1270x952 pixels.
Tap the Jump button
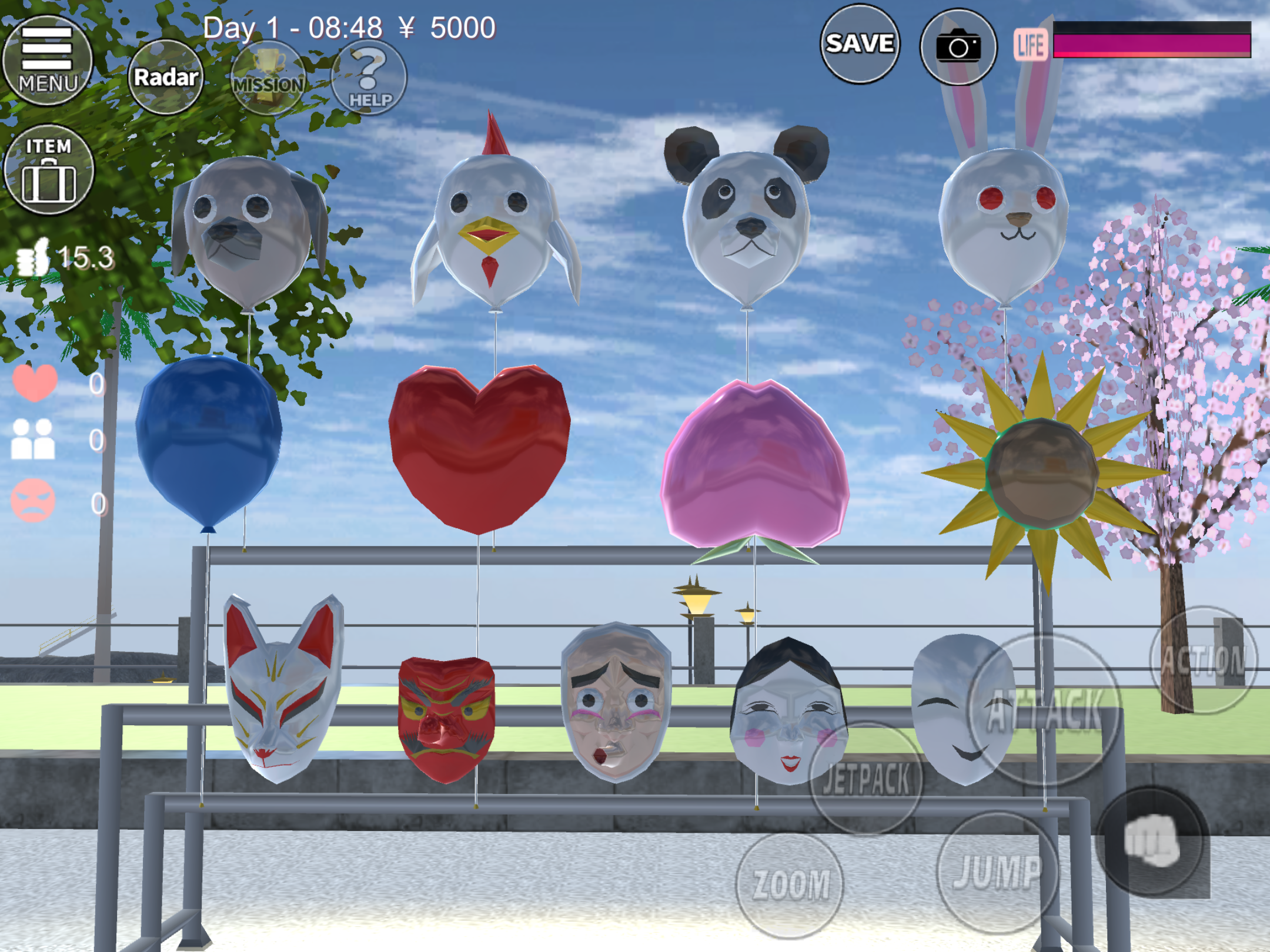click(x=997, y=872)
